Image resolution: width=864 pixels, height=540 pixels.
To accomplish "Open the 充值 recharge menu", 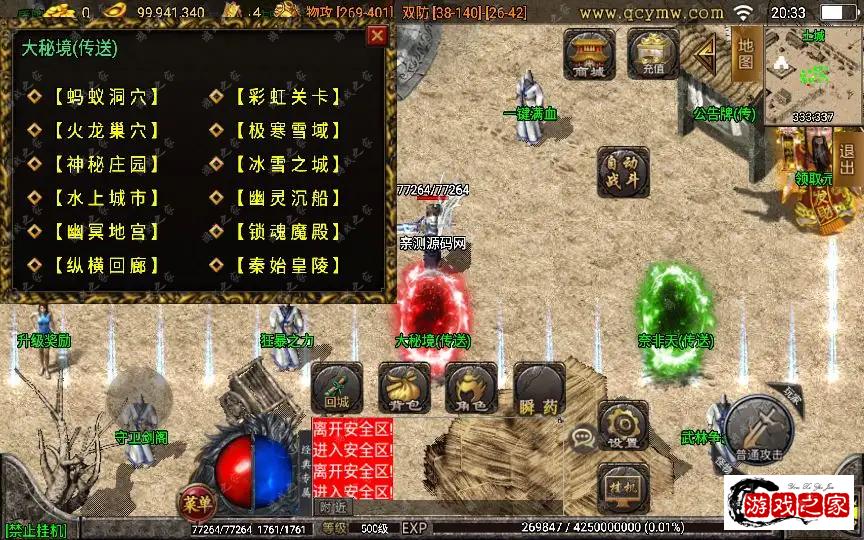I will (x=653, y=53).
